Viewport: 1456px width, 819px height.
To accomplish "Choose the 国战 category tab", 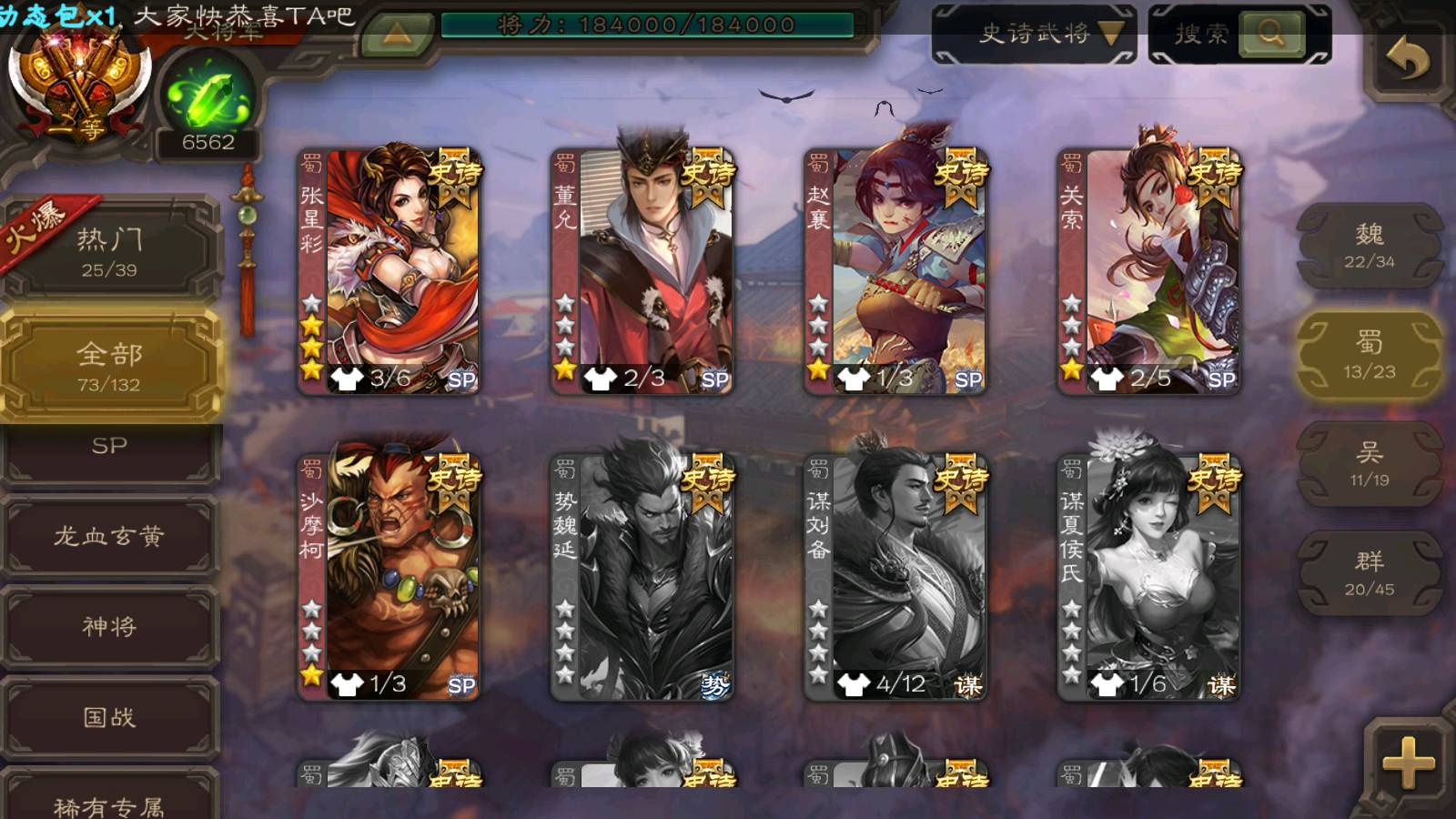I will [x=109, y=717].
